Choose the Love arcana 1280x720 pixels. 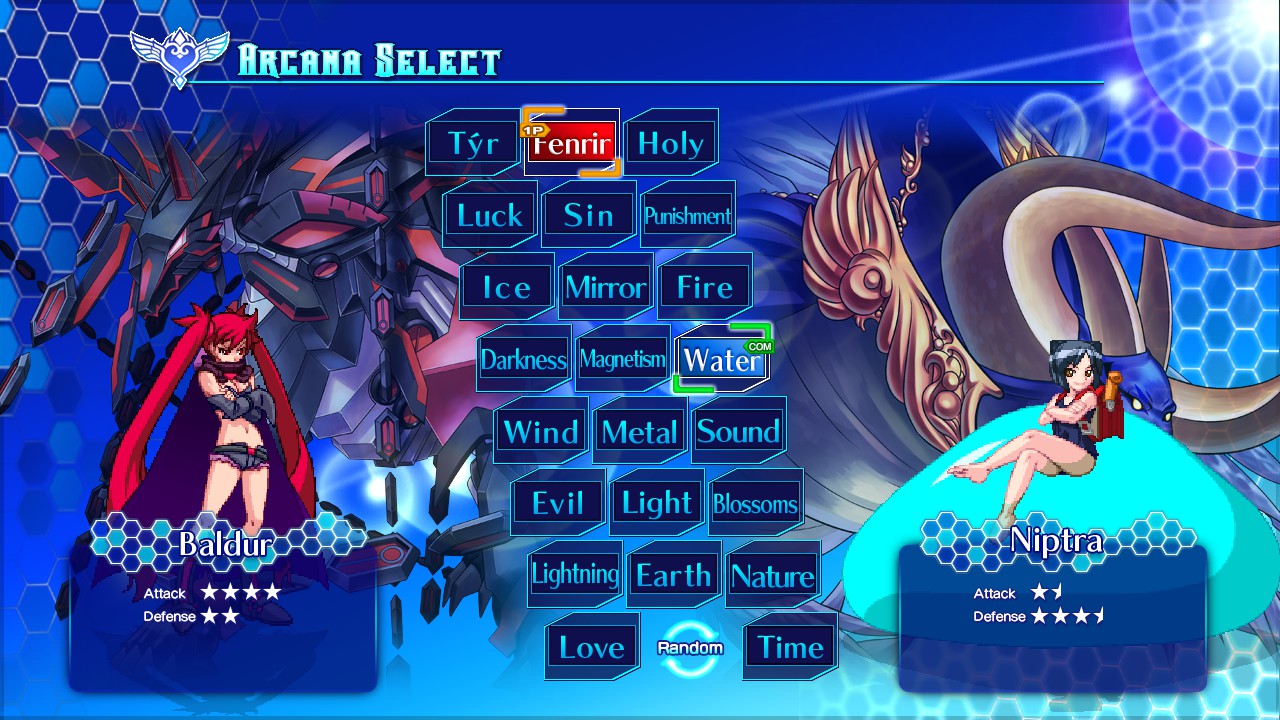tap(592, 647)
